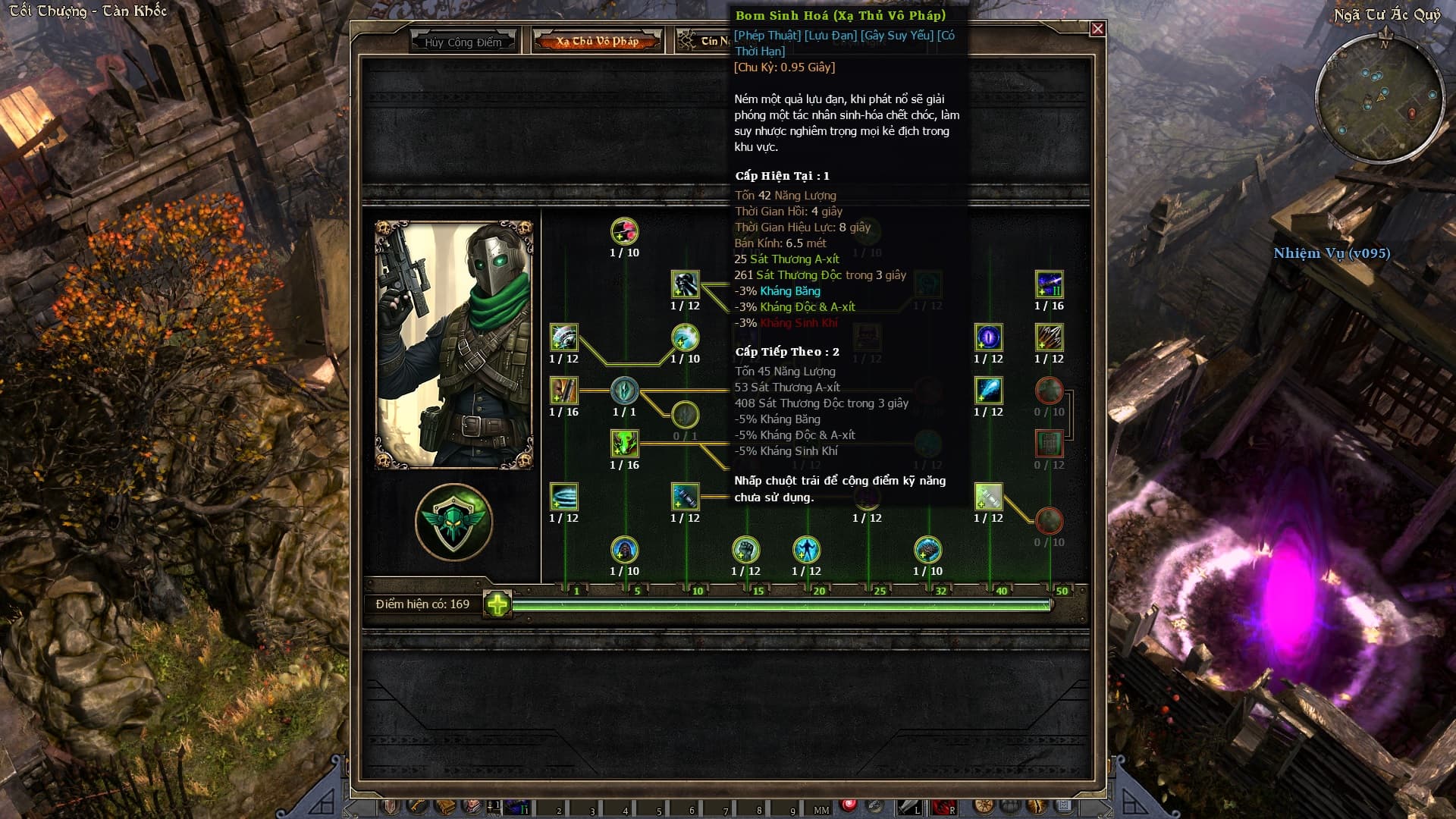Select the clenched fist skill node
This screenshot has height=819, width=1456.
pos(745,550)
